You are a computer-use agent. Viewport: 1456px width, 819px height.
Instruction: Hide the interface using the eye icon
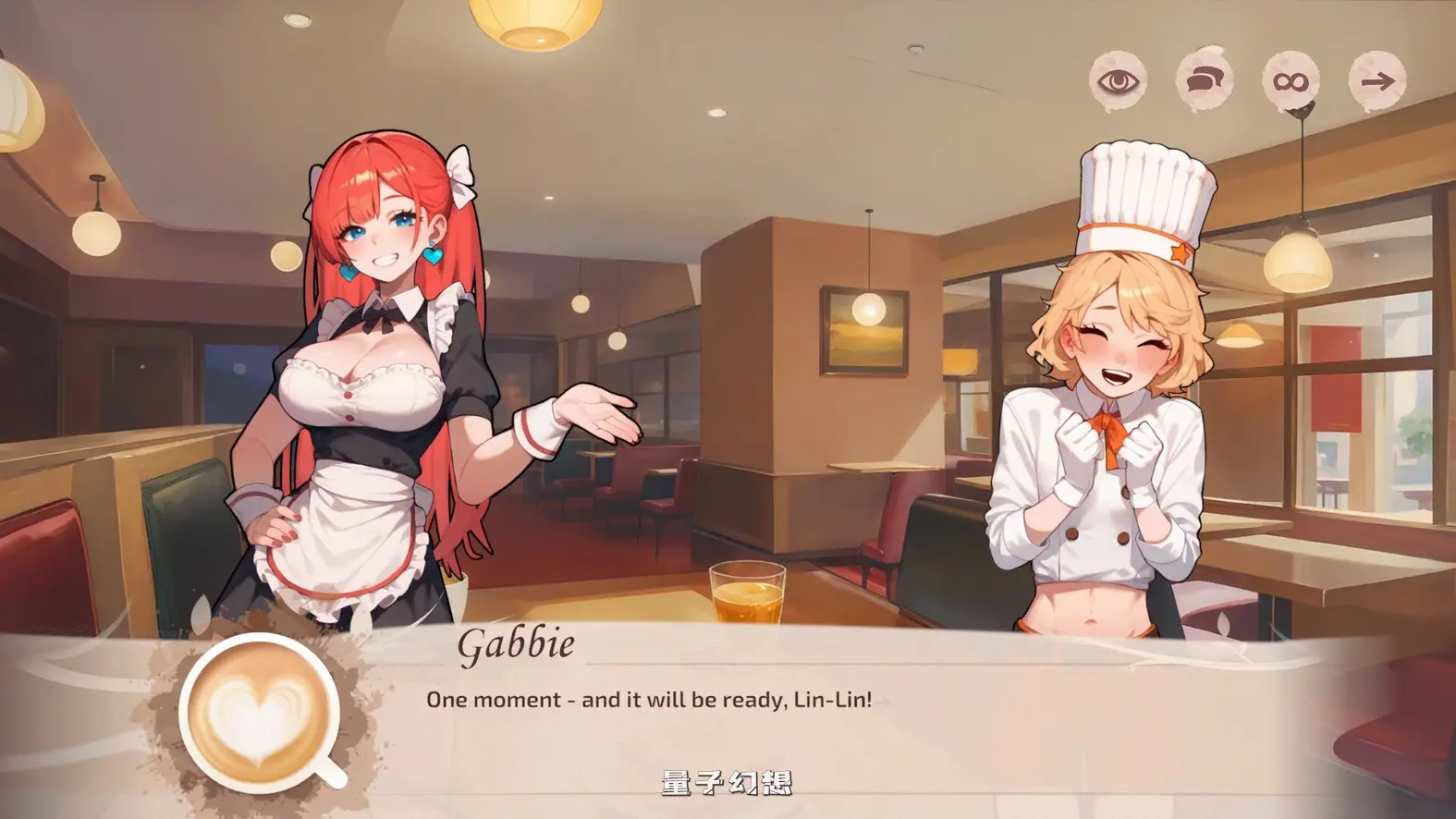coord(1118,81)
